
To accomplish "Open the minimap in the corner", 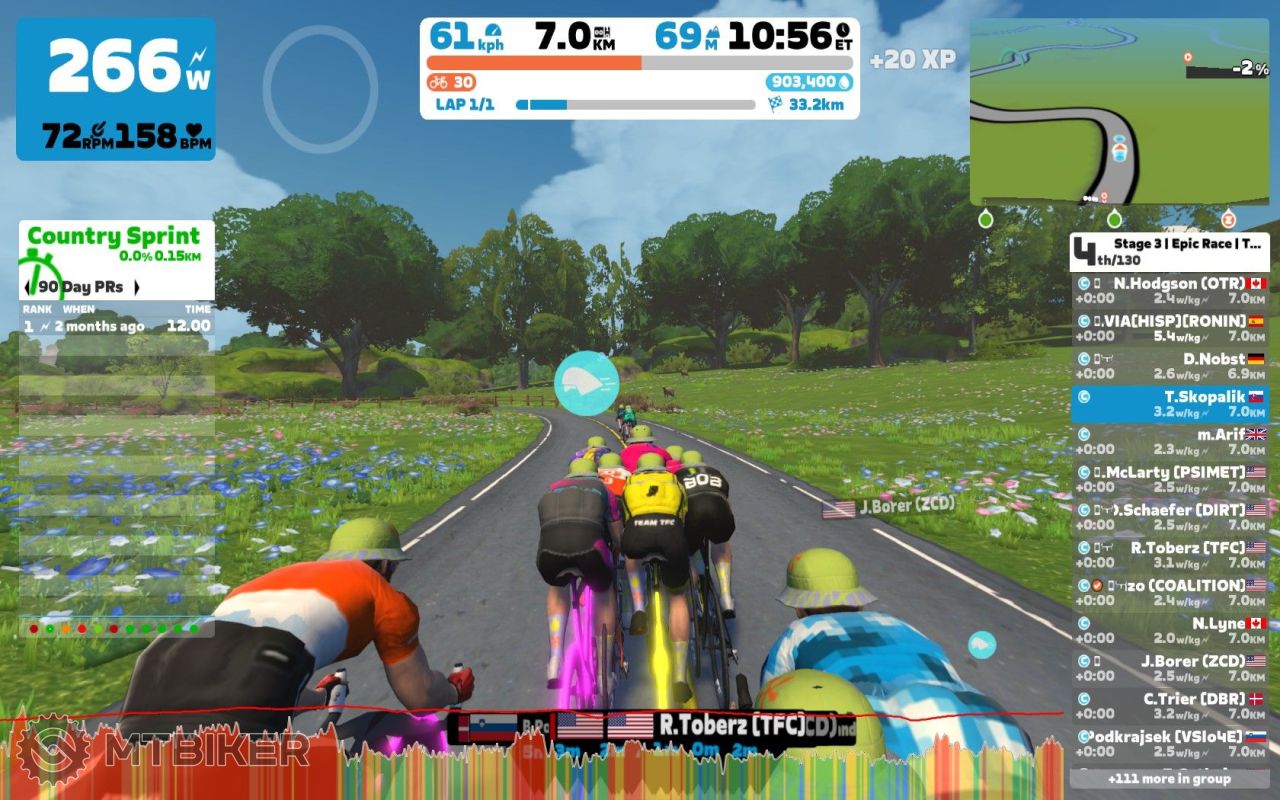I will (1118, 112).
